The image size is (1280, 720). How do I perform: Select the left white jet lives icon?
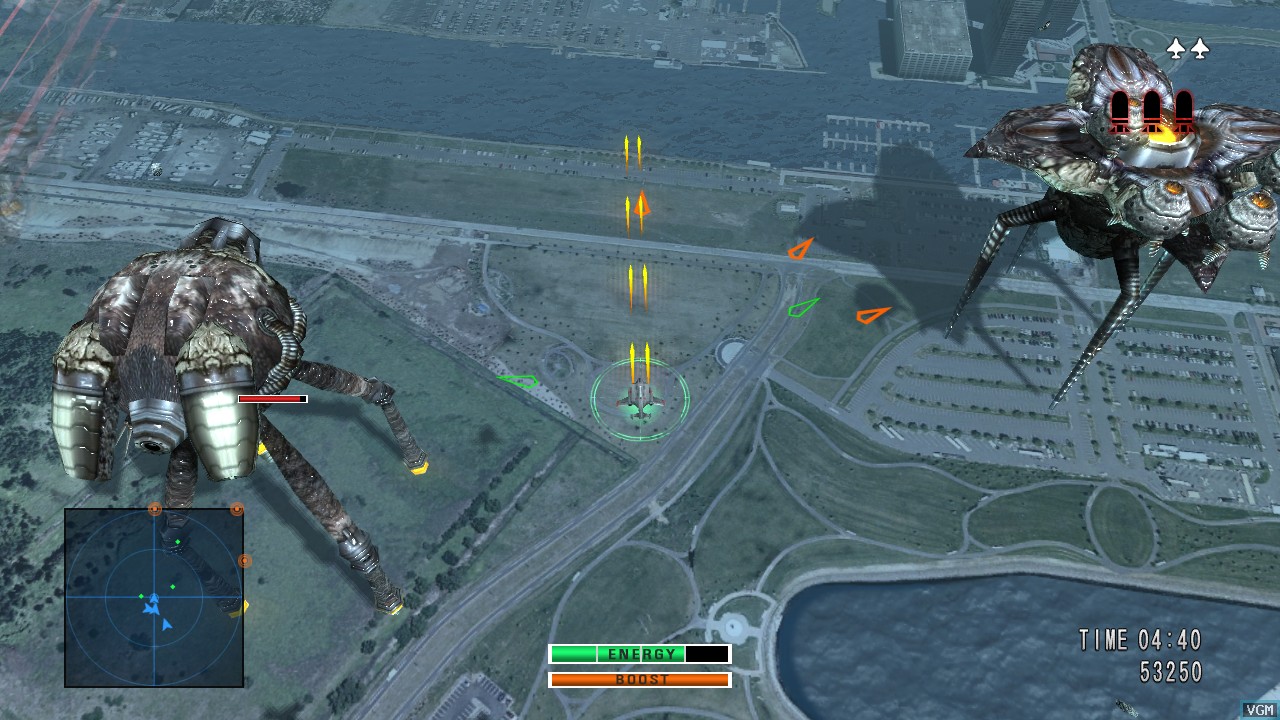pos(1176,50)
